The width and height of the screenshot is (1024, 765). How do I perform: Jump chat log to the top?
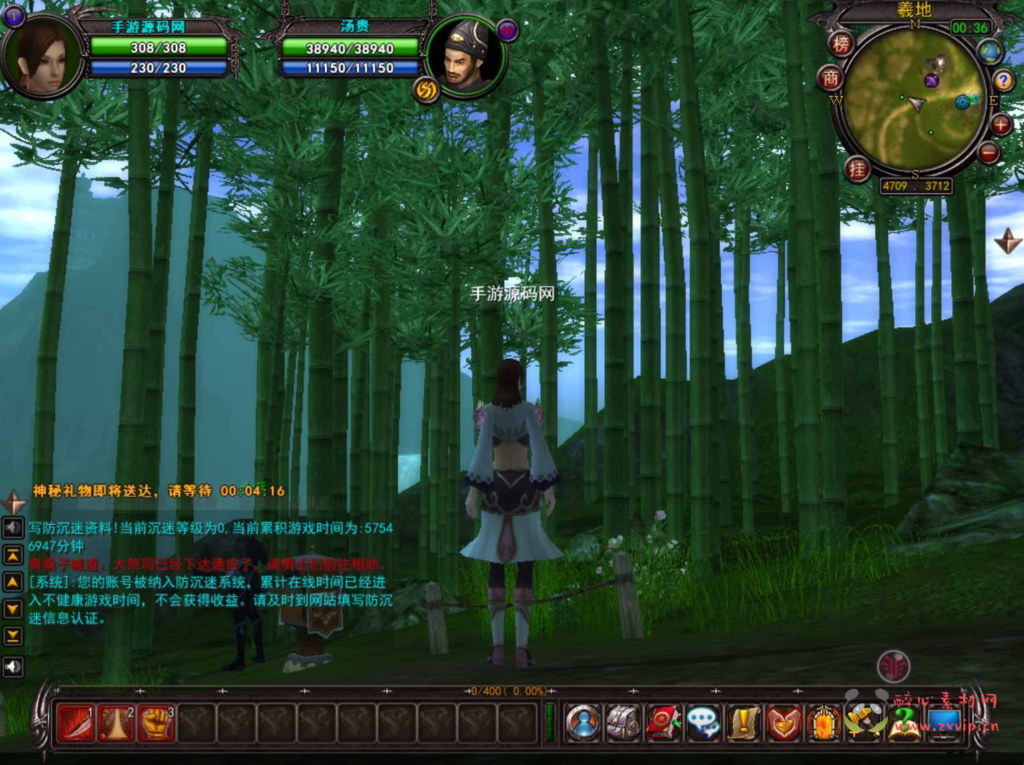[x=13, y=555]
